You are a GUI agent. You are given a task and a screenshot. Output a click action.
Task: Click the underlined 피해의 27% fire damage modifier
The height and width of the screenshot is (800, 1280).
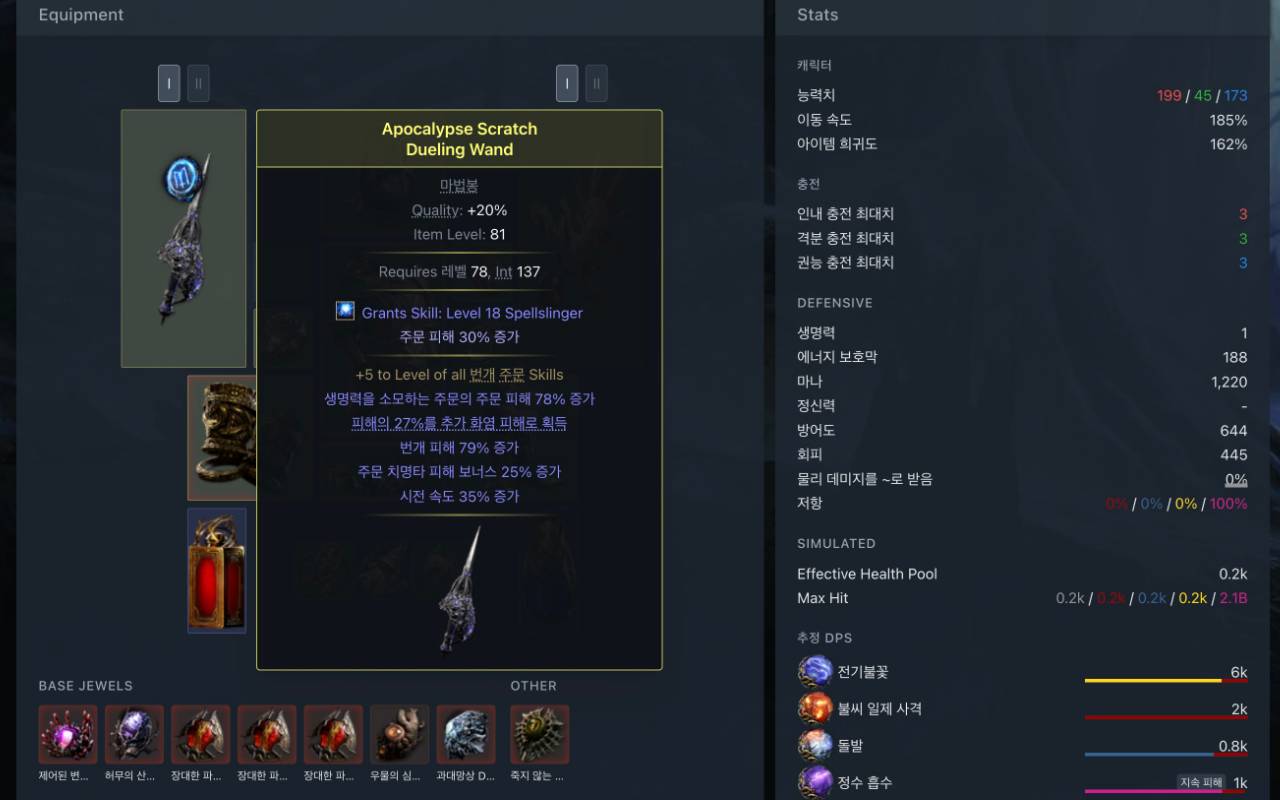(x=459, y=422)
